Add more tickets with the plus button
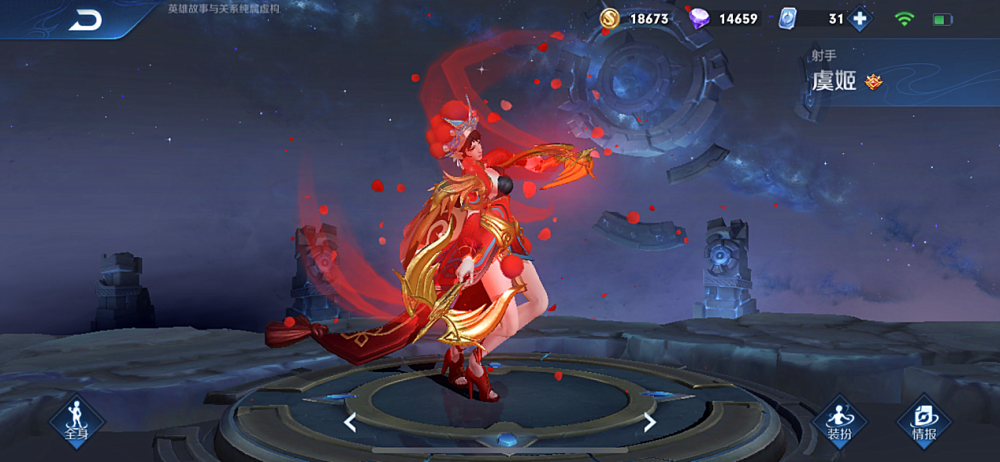 (x=858, y=19)
